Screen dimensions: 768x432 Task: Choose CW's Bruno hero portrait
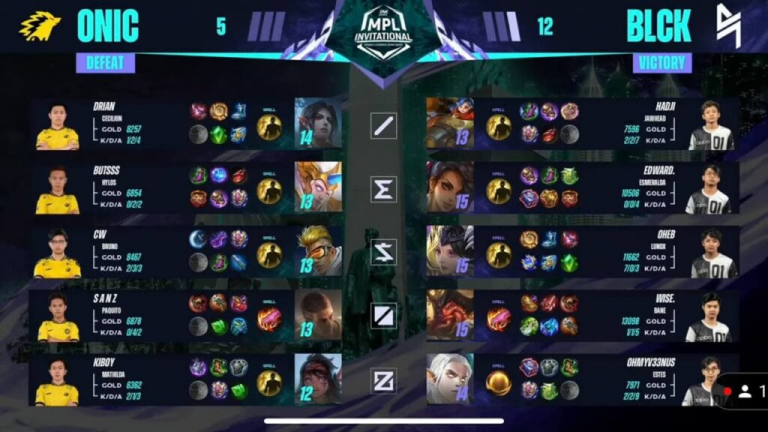pyautogui.click(x=317, y=250)
